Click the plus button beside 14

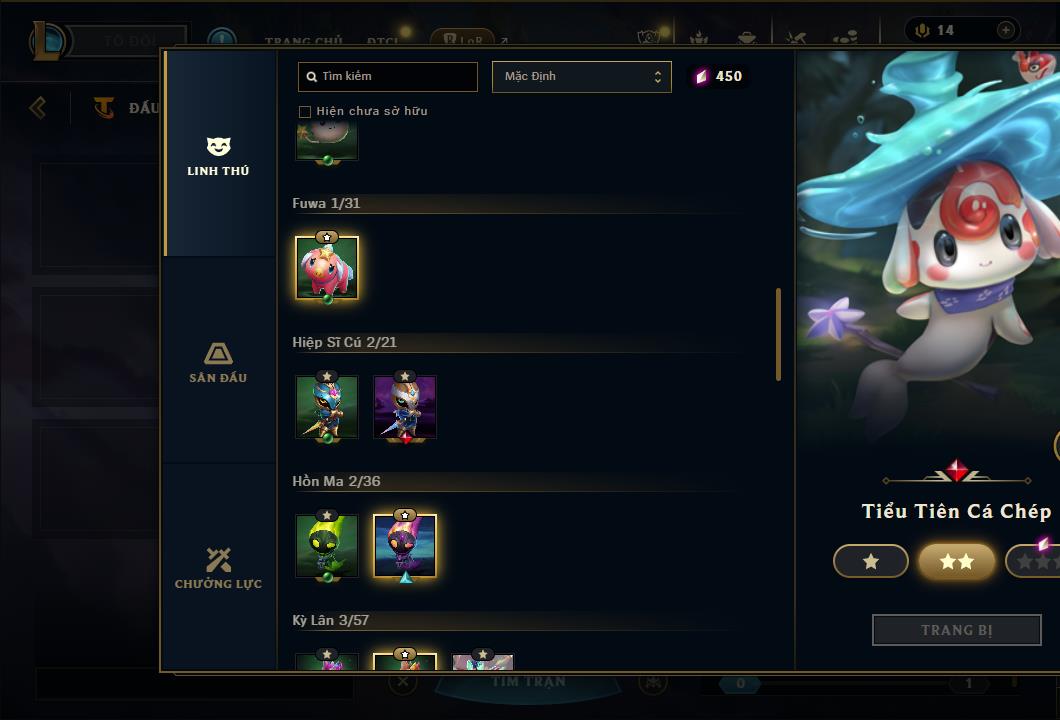pyautogui.click(x=1005, y=30)
